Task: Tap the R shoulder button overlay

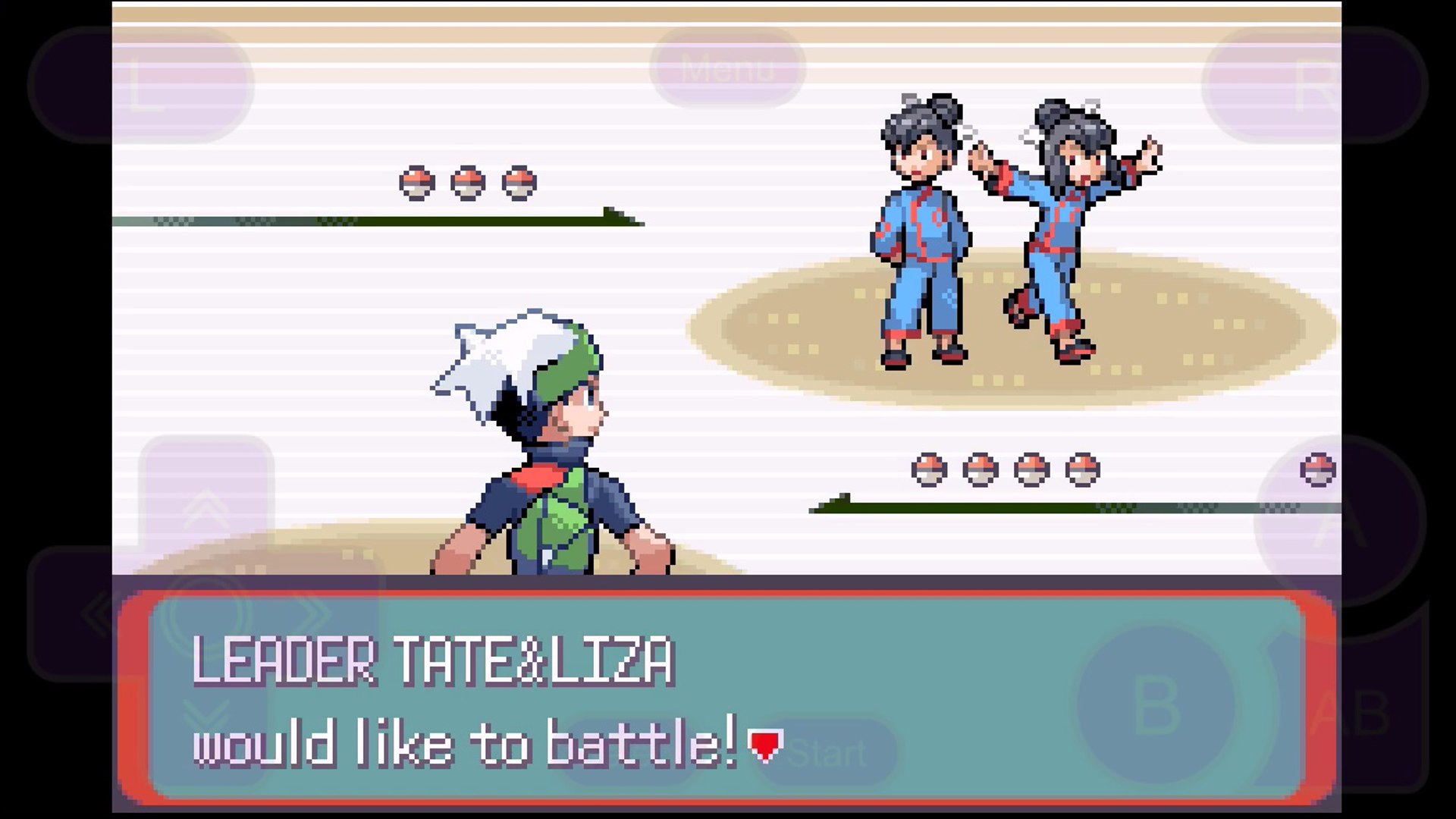Action: tap(1316, 85)
